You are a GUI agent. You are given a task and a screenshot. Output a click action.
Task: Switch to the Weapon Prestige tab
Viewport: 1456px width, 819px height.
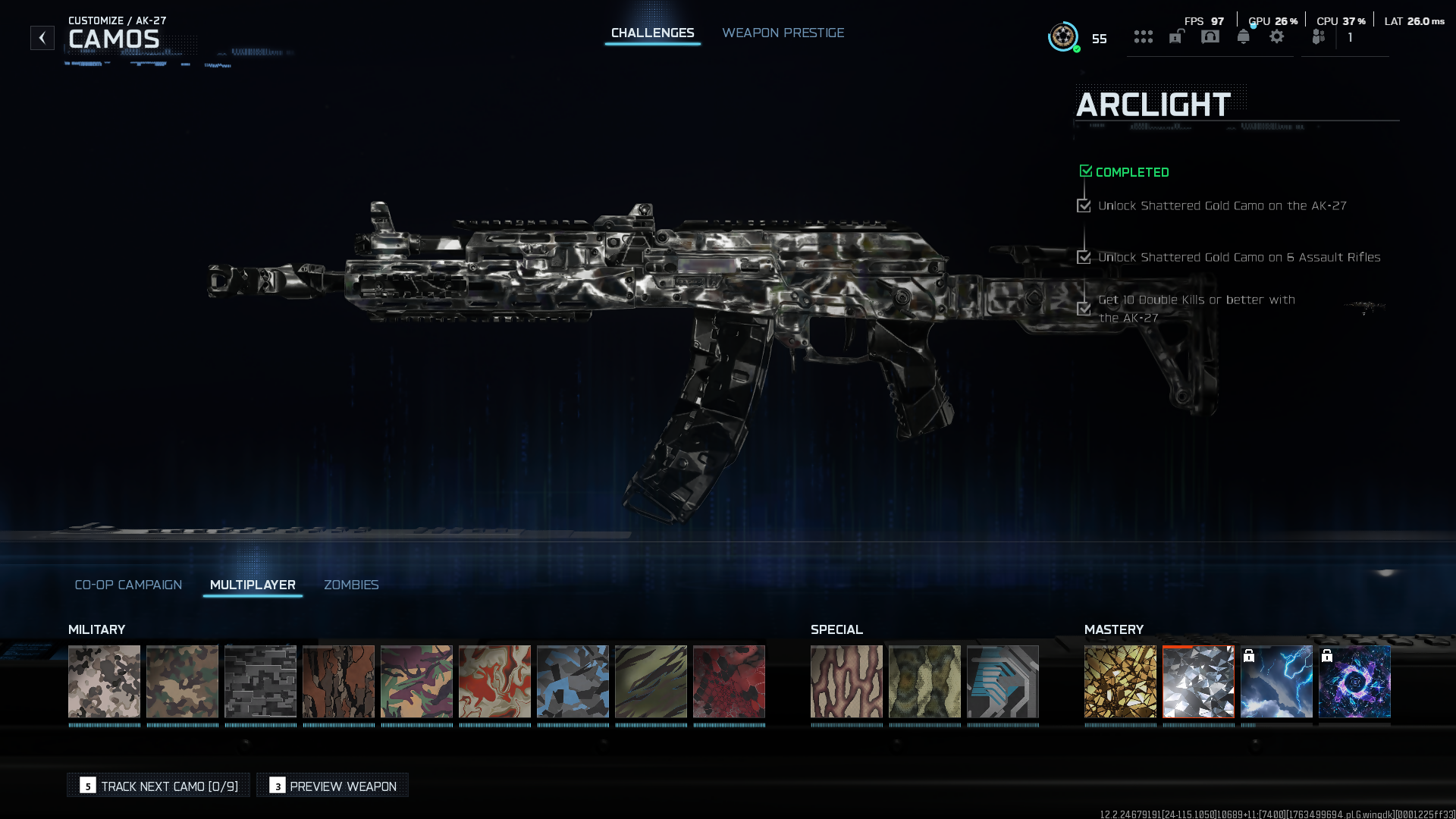tap(783, 33)
